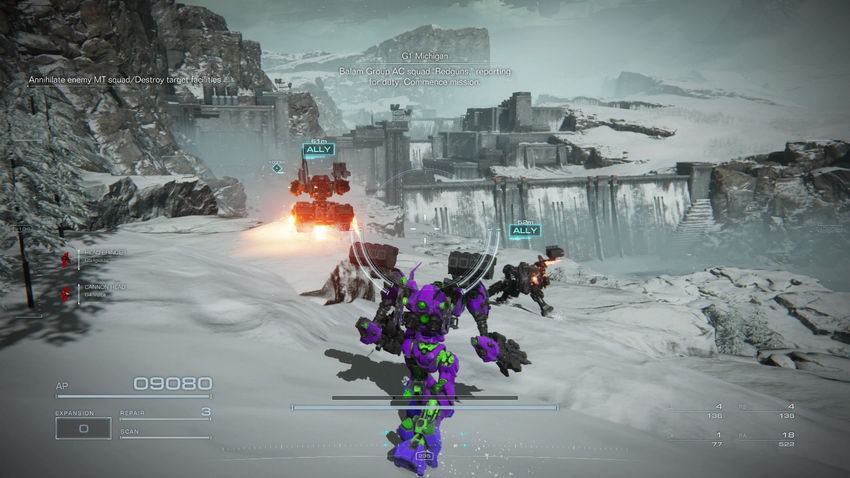Trigger the Scan gauge
Image resolution: width=850 pixels, height=478 pixels.
(165, 433)
